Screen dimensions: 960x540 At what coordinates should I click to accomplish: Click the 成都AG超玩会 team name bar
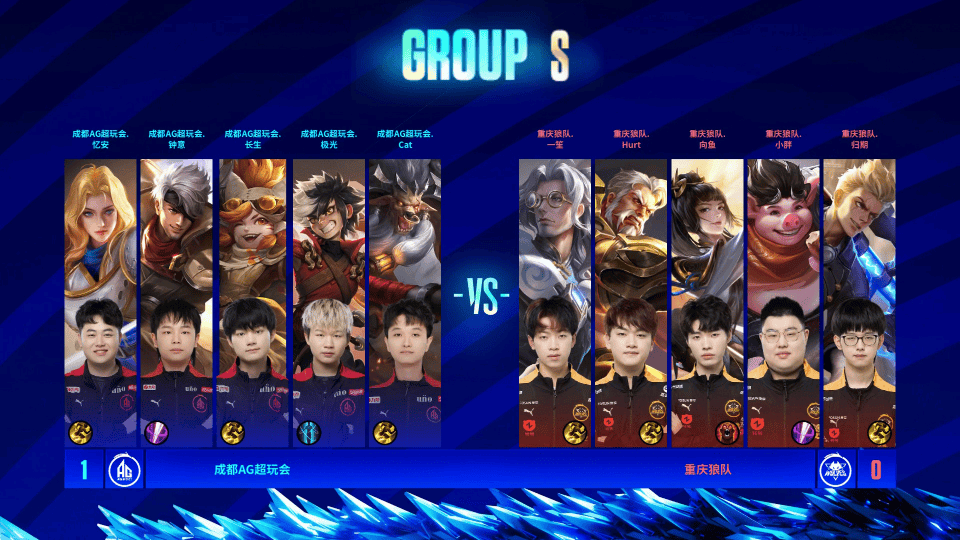coord(252,469)
